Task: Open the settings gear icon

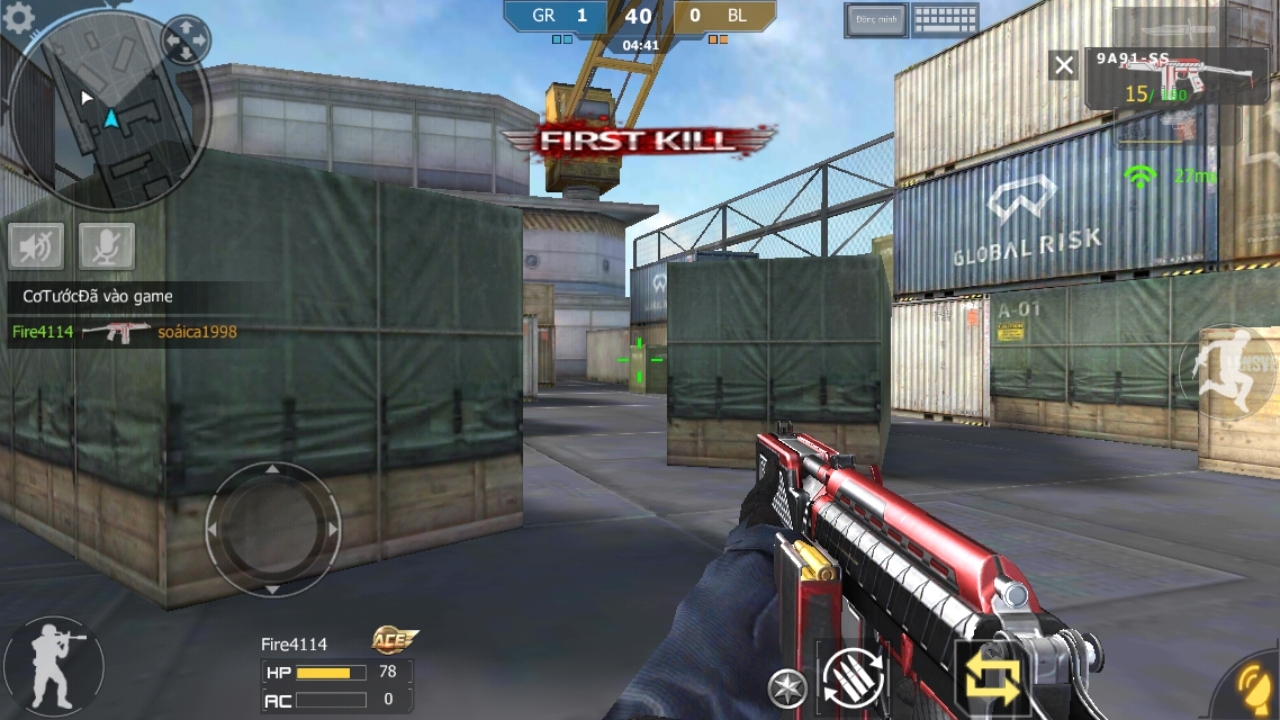Action: [x=18, y=17]
